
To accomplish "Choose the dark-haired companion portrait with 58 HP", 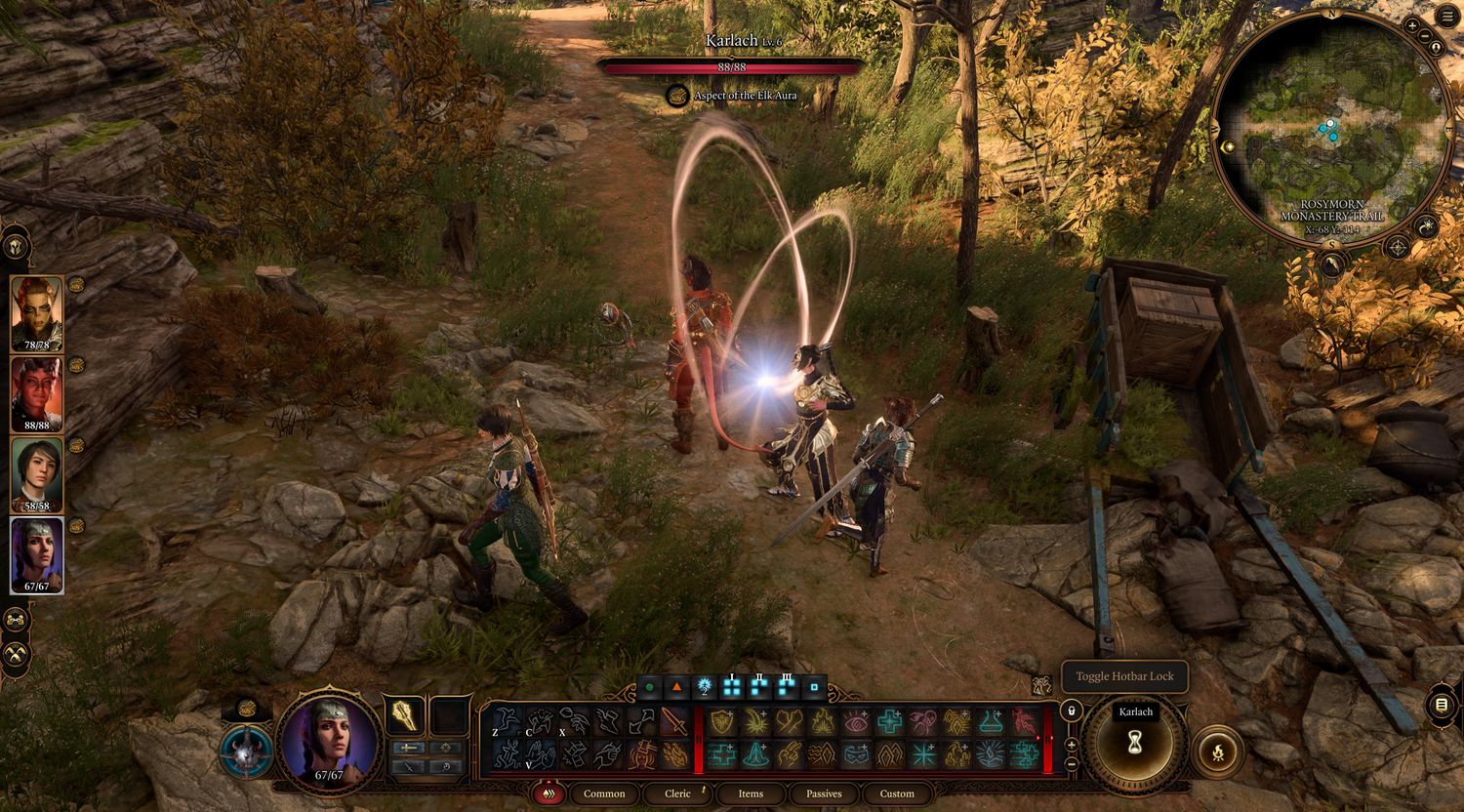I will click(x=37, y=473).
